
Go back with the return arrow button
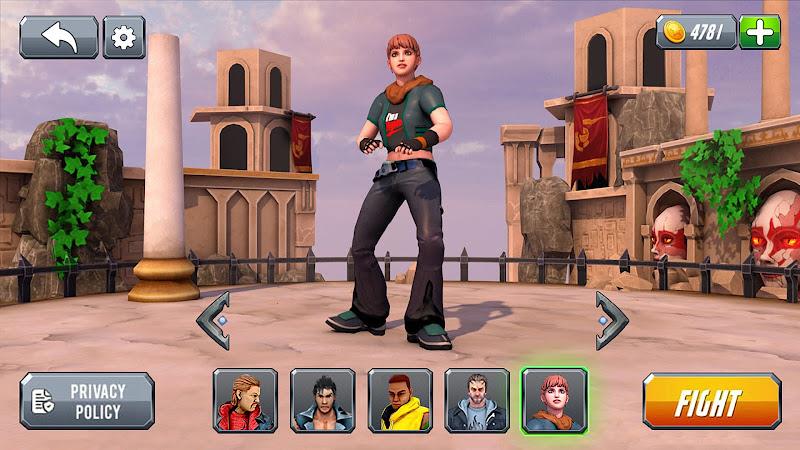pos(59,37)
